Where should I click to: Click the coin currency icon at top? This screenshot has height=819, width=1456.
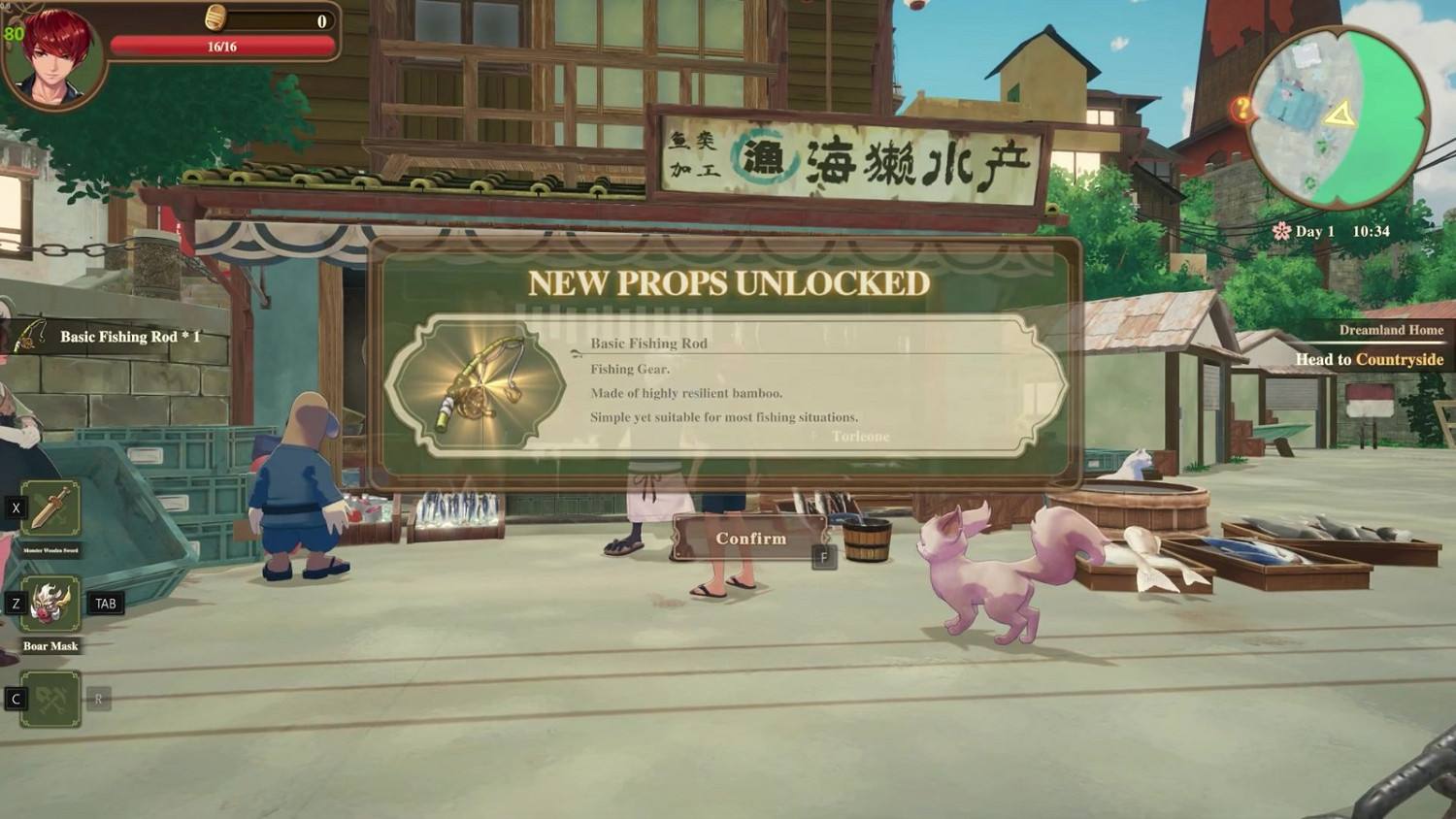(216, 17)
